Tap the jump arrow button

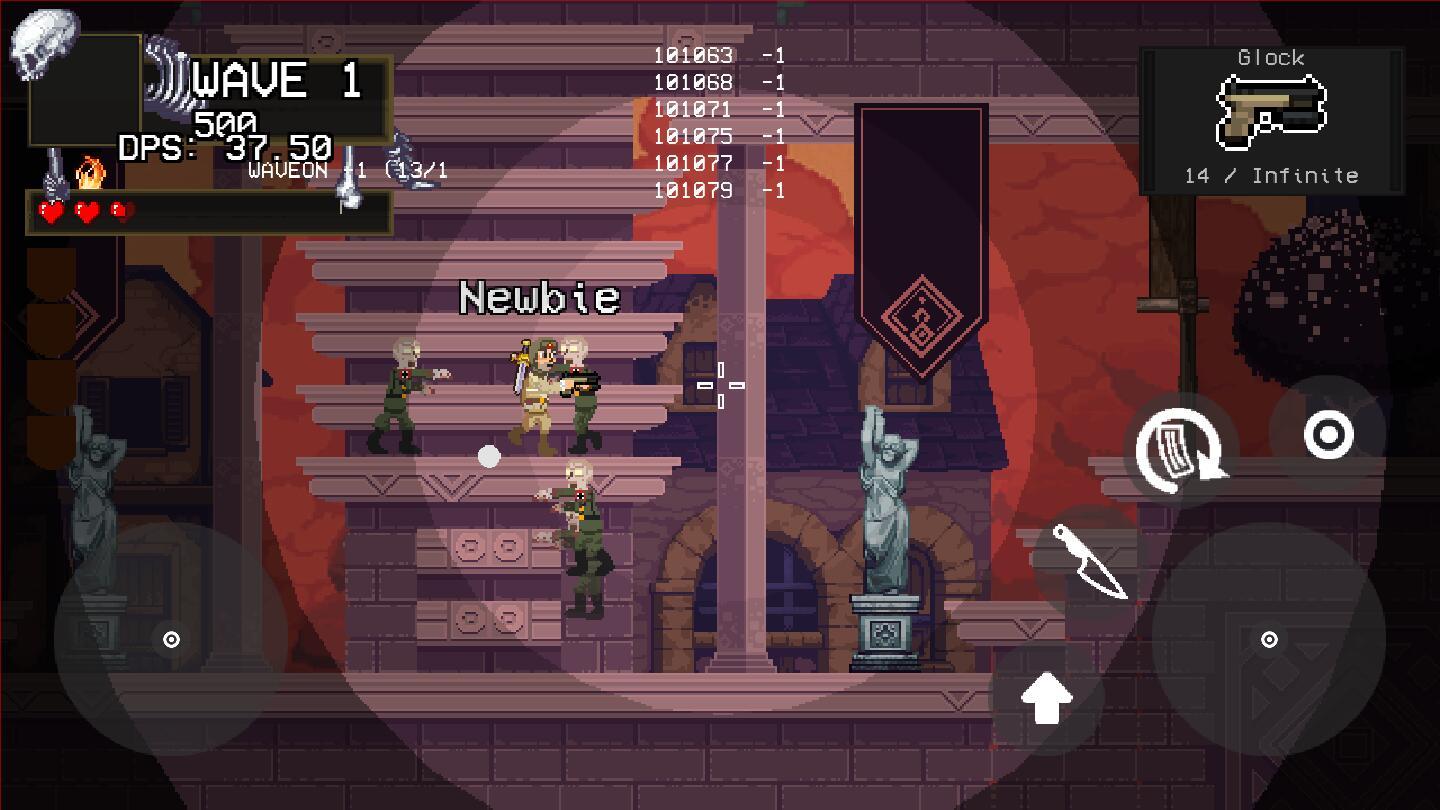(1048, 700)
